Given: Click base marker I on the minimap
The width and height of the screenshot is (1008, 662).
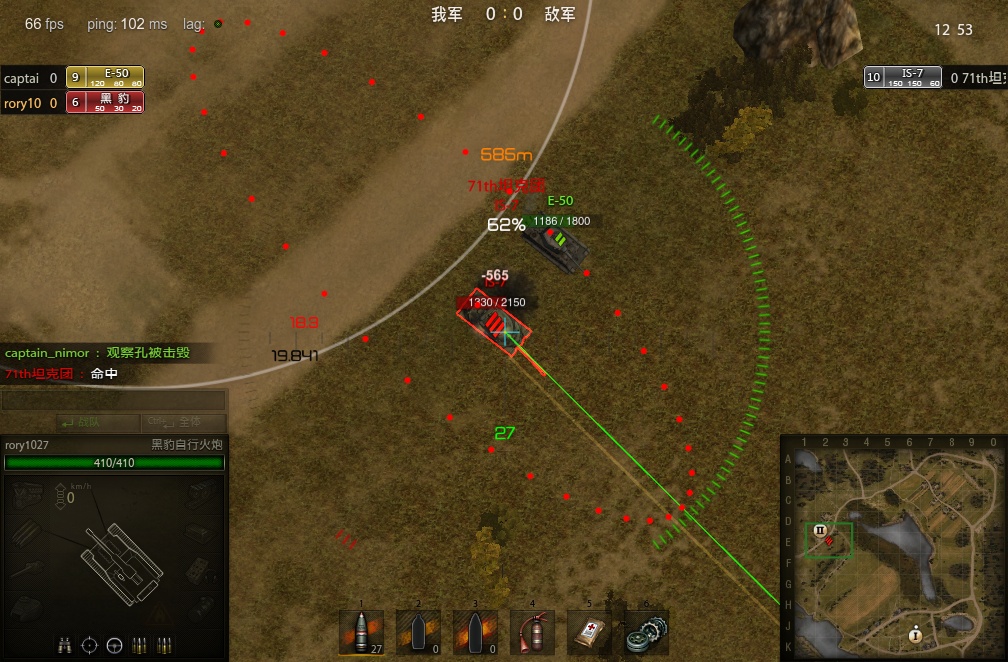Looking at the screenshot, I should [915, 634].
